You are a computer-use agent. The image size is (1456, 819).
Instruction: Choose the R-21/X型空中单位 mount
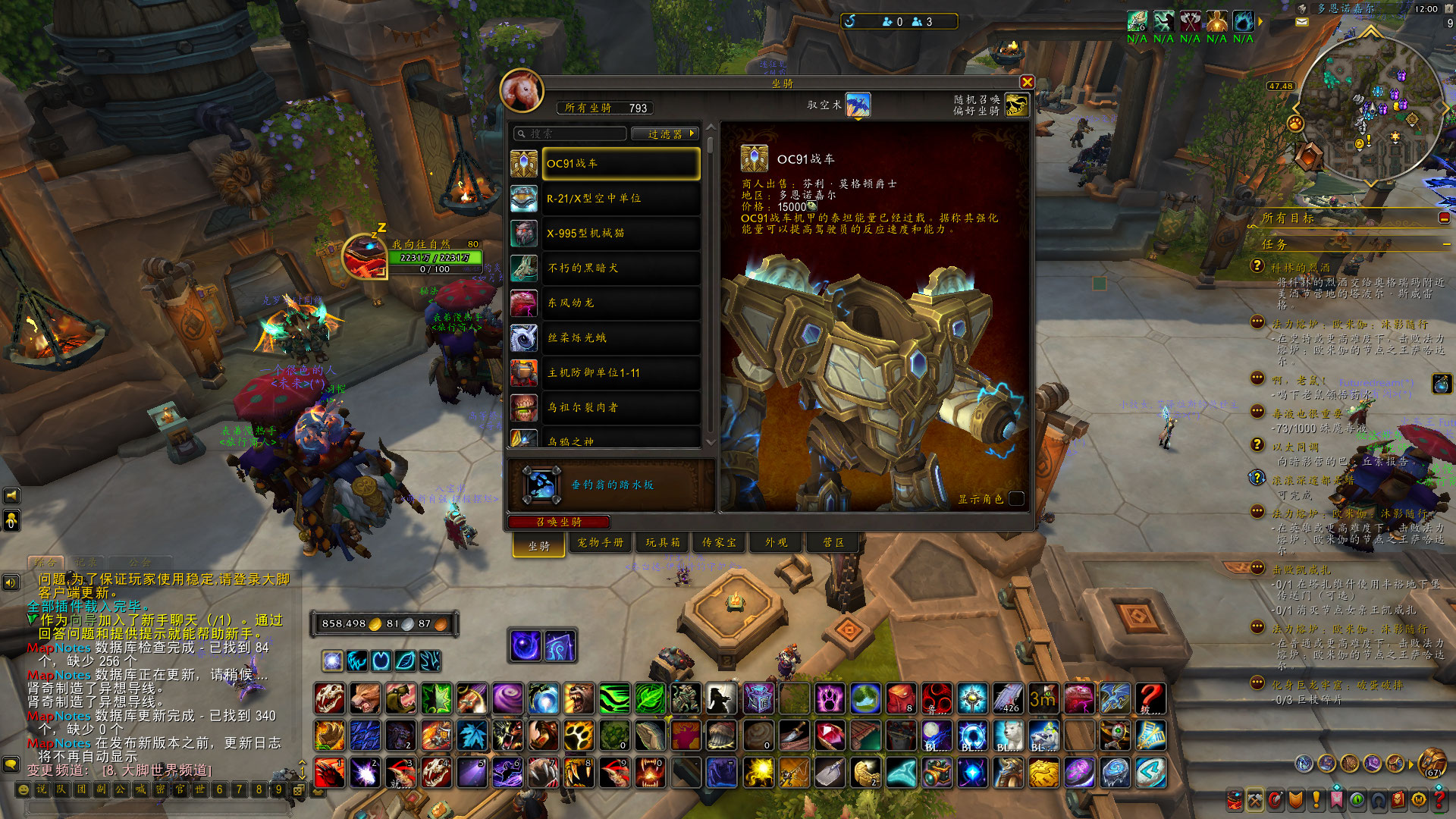click(620, 199)
